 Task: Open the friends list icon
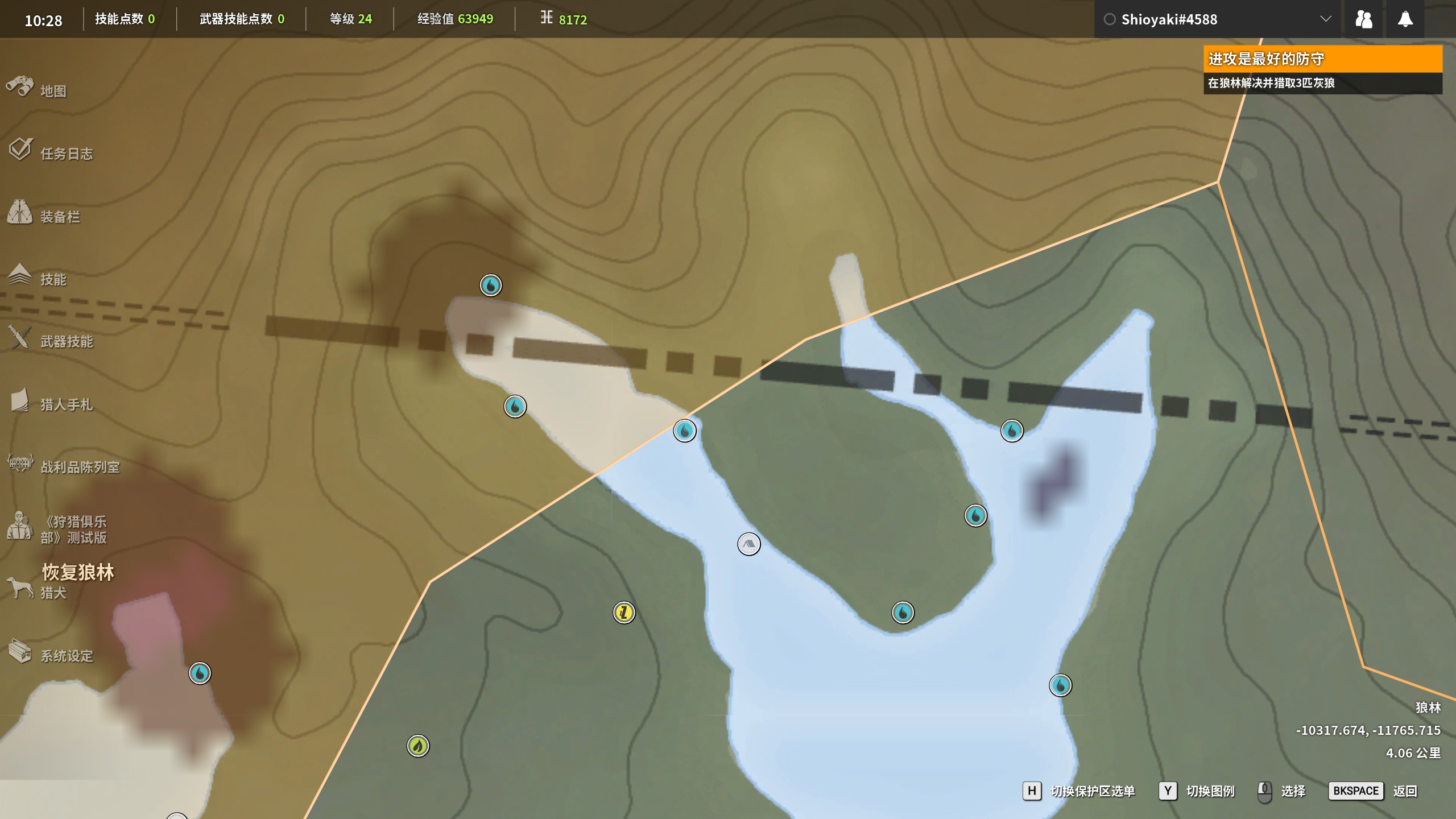click(x=1363, y=19)
